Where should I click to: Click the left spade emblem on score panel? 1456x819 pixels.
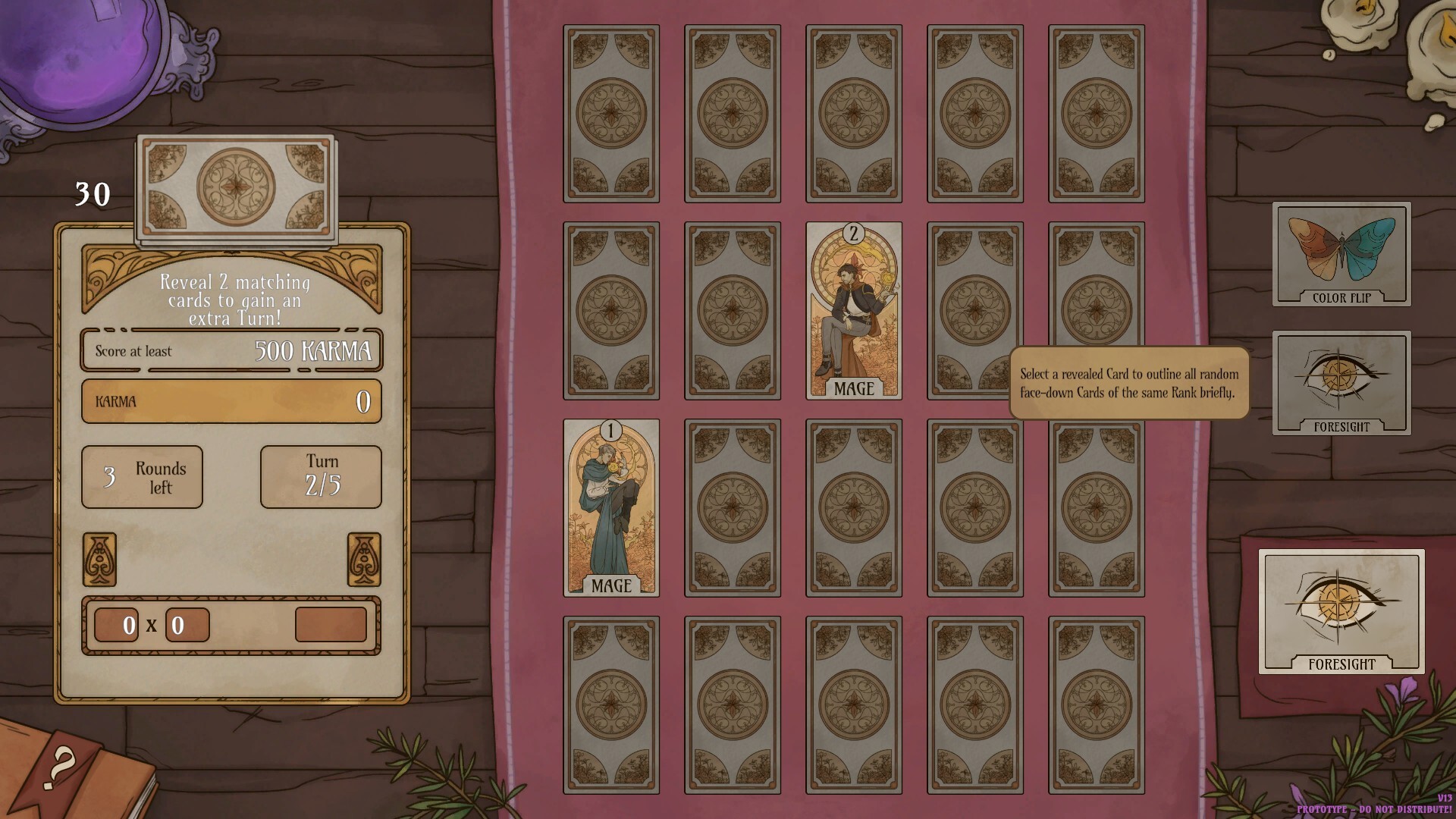coord(101,561)
